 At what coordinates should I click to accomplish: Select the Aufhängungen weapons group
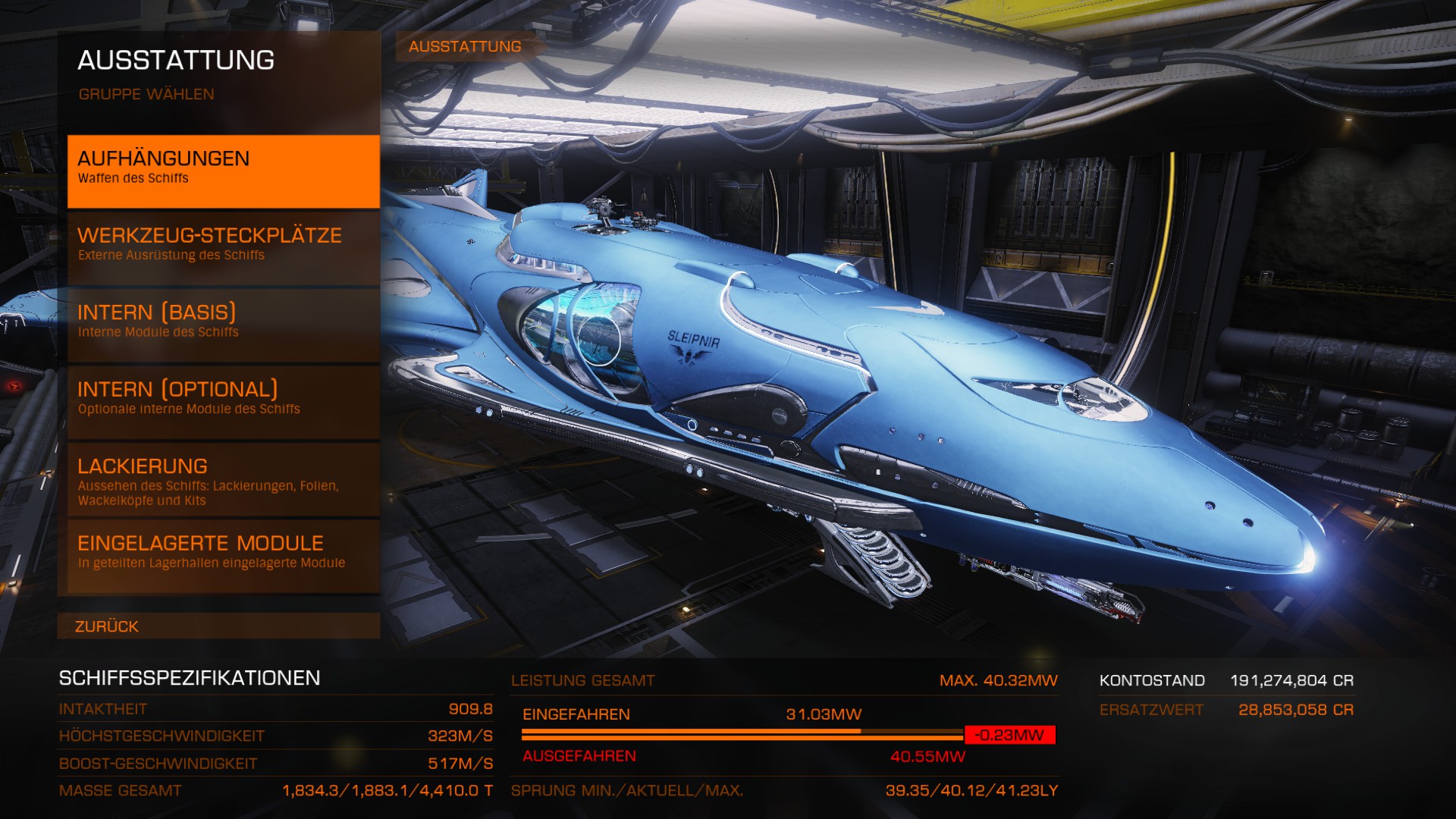pyautogui.click(x=223, y=171)
